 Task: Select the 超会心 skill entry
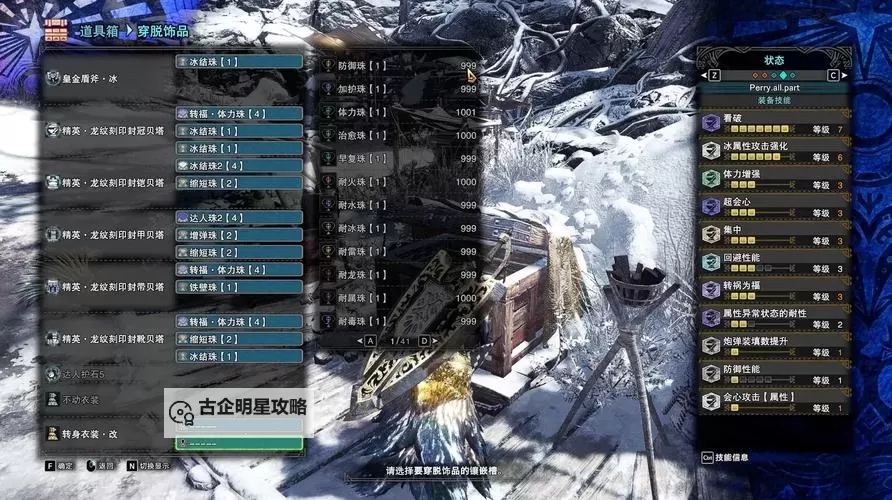pos(774,208)
